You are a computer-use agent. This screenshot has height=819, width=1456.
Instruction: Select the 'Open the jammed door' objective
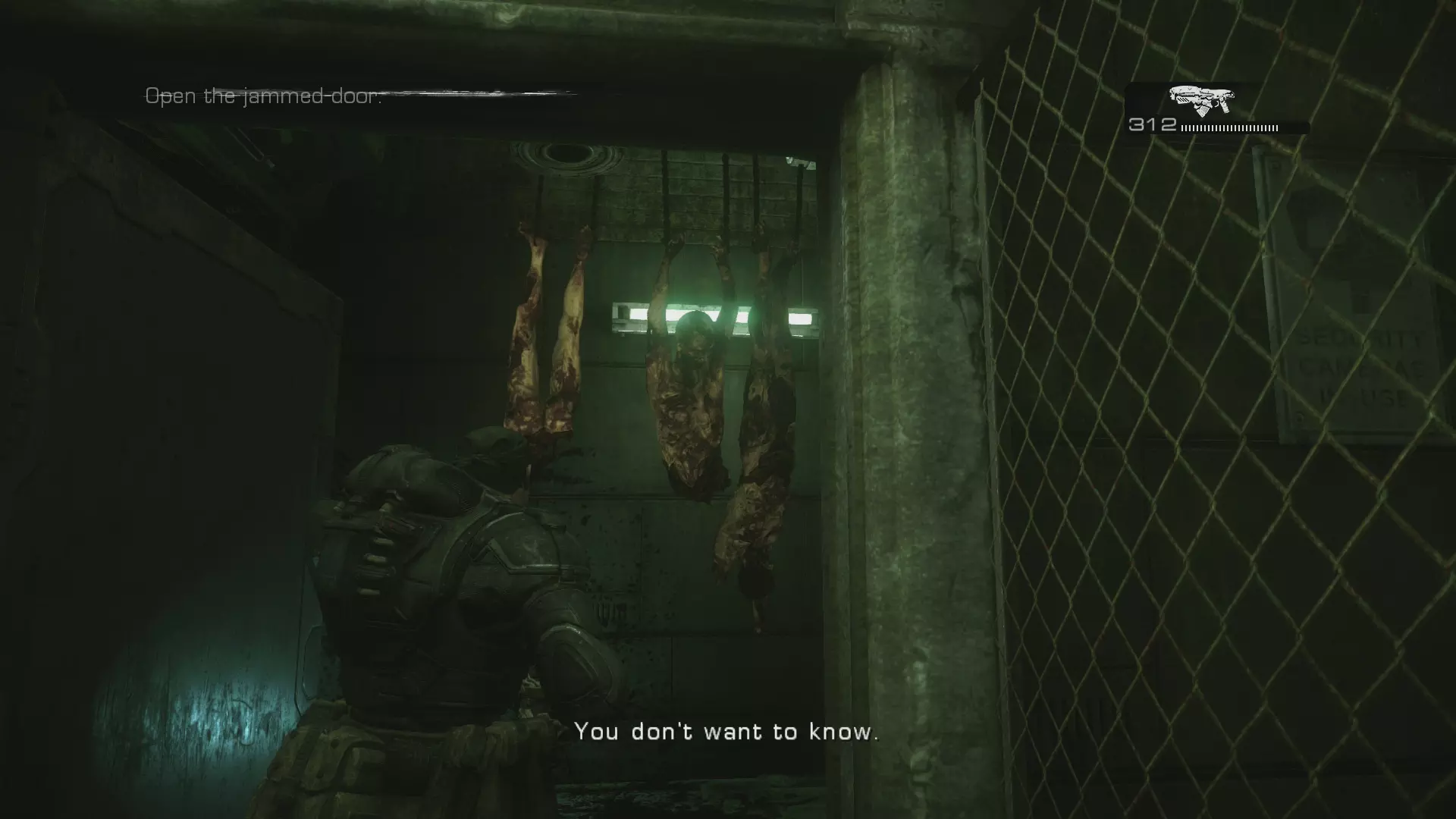point(263,96)
